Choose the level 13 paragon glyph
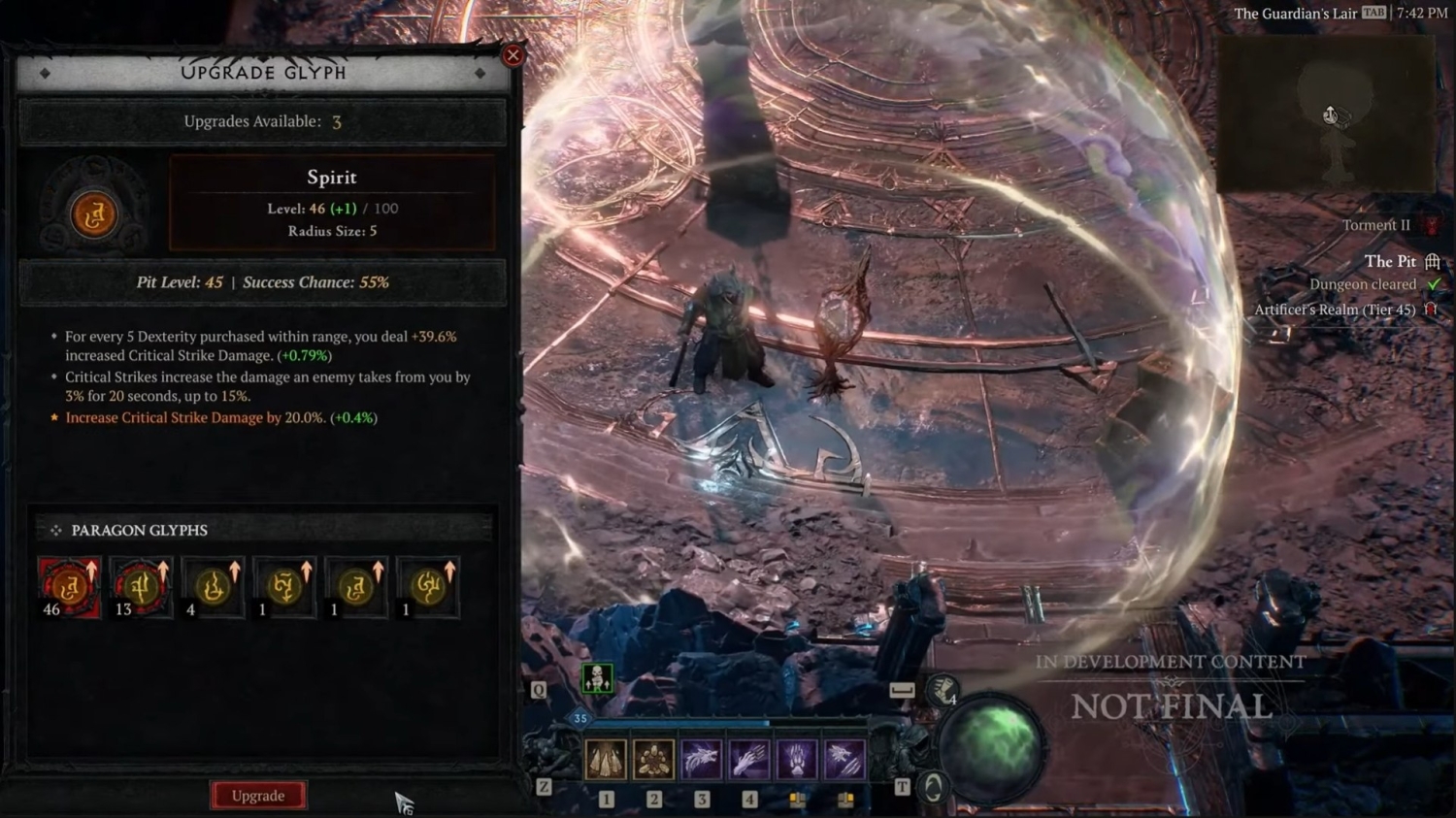Image resolution: width=1456 pixels, height=818 pixels. (x=141, y=587)
